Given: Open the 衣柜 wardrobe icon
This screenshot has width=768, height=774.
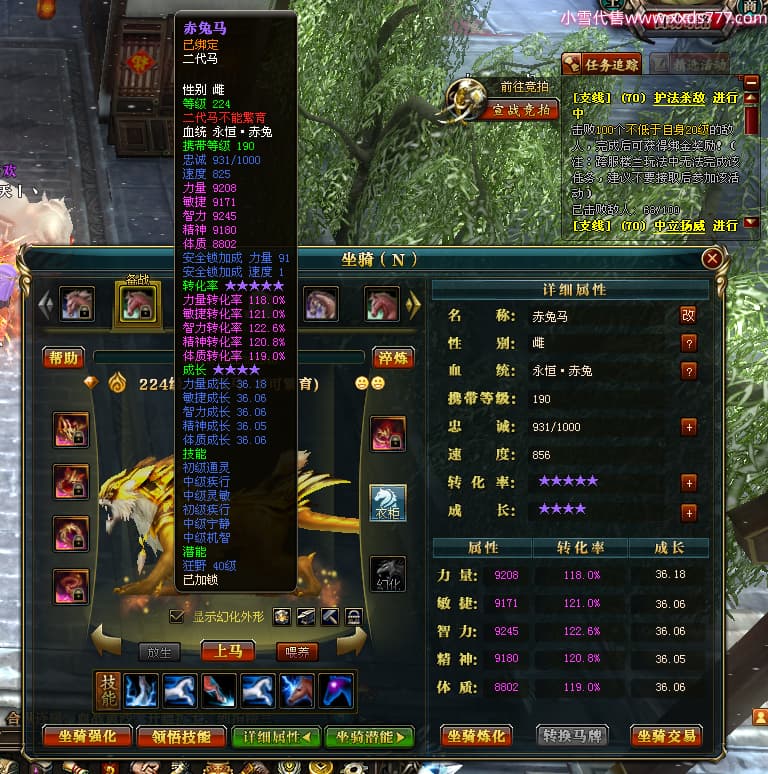Looking at the screenshot, I should click(388, 503).
